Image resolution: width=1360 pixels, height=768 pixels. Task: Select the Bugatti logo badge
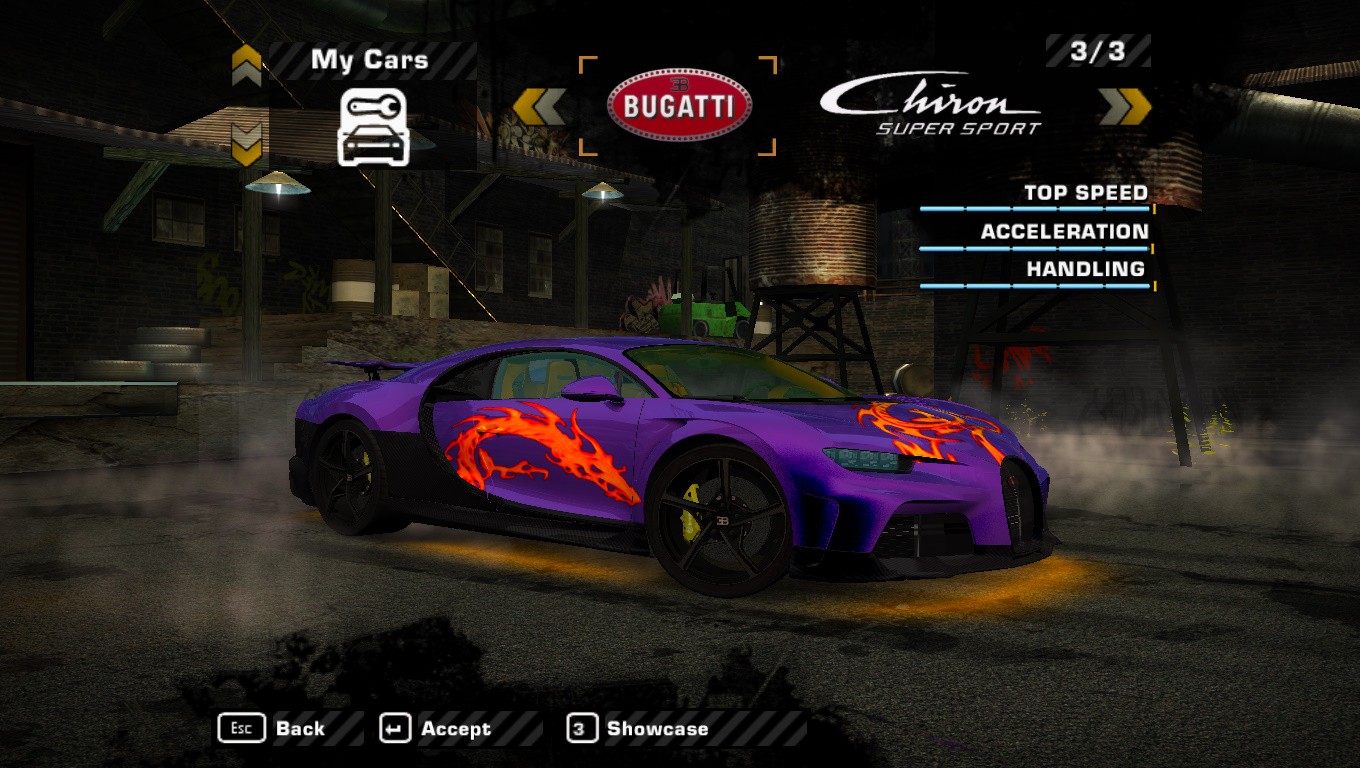[679, 106]
